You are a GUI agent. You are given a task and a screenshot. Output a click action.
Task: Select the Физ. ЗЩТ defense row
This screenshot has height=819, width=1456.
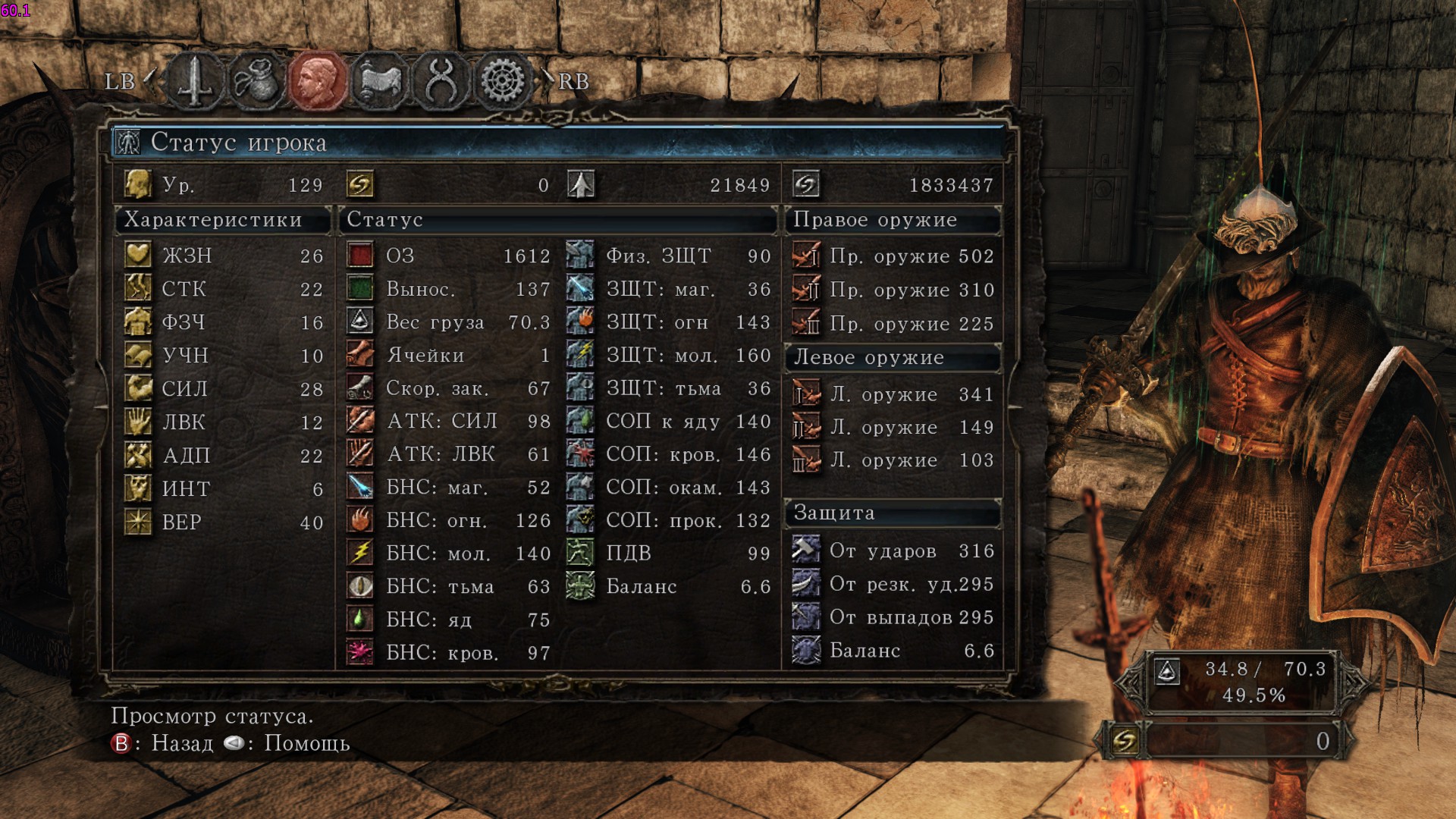coord(669,256)
